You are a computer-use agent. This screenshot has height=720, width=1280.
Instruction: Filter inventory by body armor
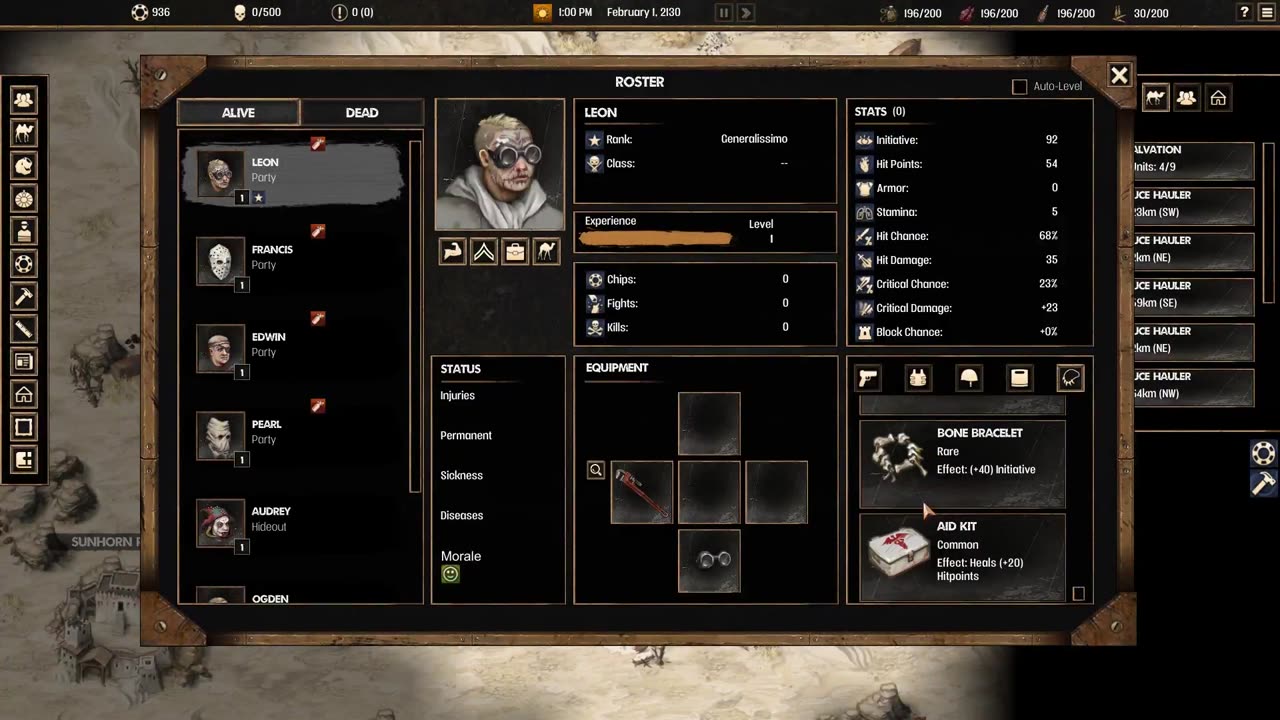pos(918,377)
